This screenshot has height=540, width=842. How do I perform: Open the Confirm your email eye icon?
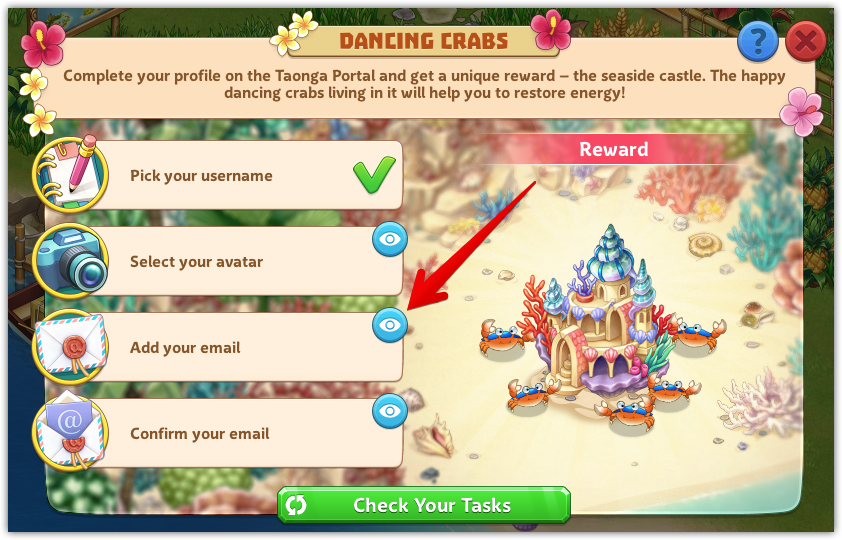(x=390, y=410)
